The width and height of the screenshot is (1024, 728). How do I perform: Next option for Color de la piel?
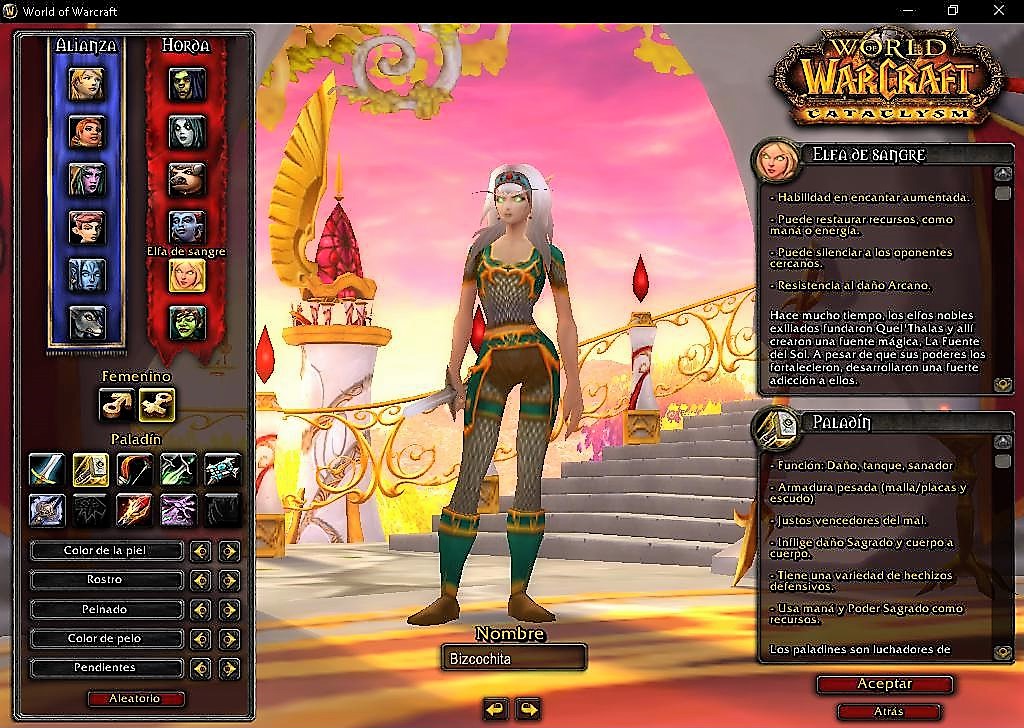pos(230,551)
